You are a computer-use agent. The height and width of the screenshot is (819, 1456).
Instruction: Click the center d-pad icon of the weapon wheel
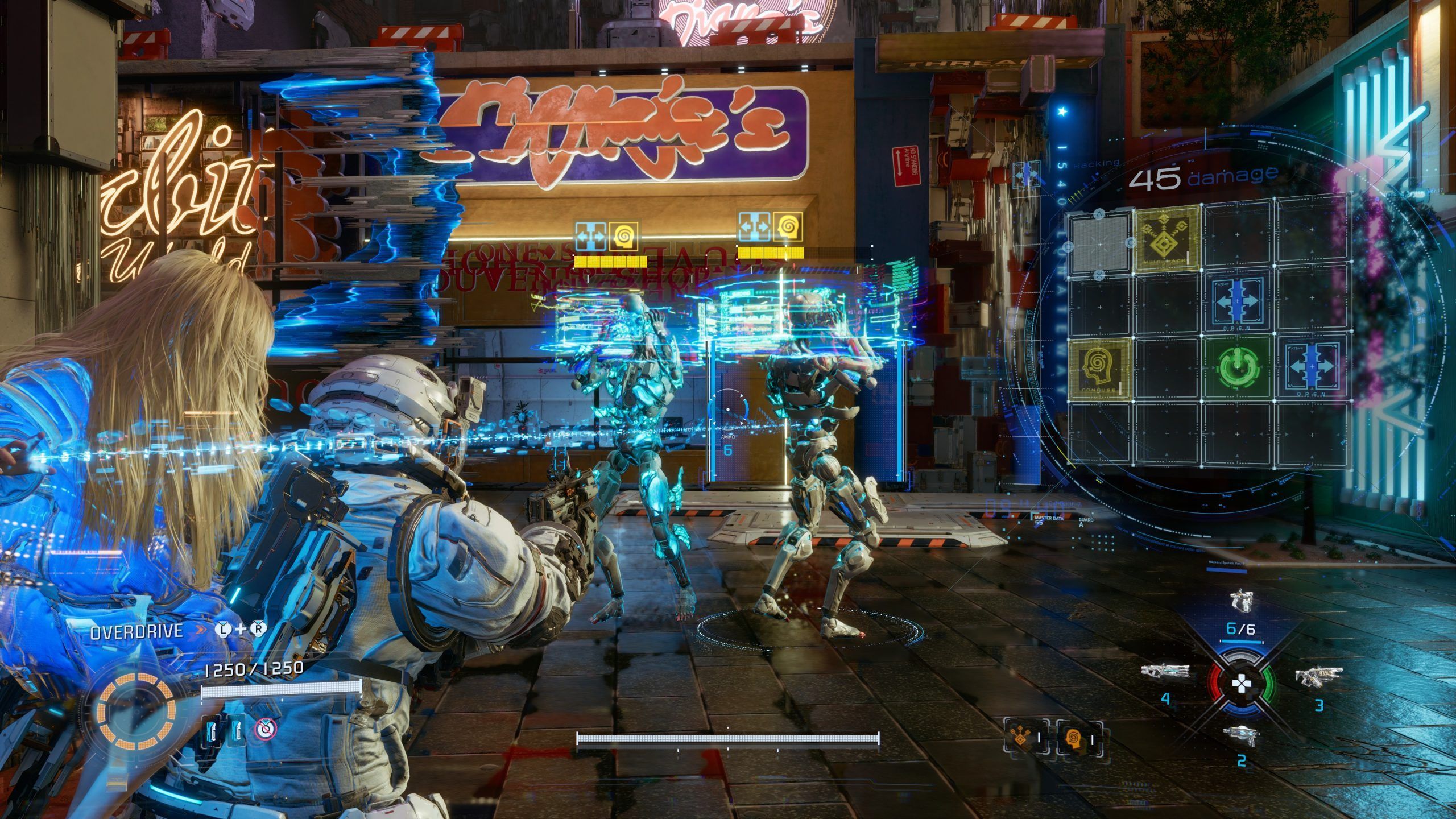coord(1240,684)
